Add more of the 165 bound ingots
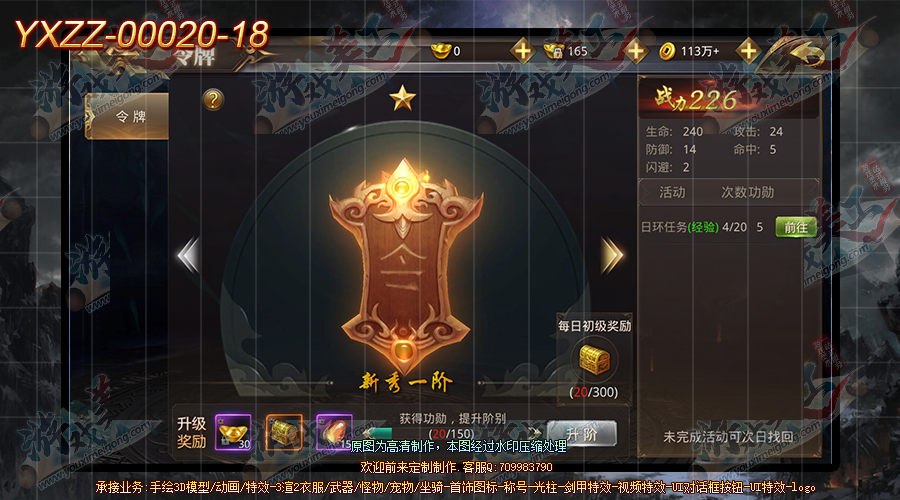The height and width of the screenshot is (500, 900). (635, 50)
